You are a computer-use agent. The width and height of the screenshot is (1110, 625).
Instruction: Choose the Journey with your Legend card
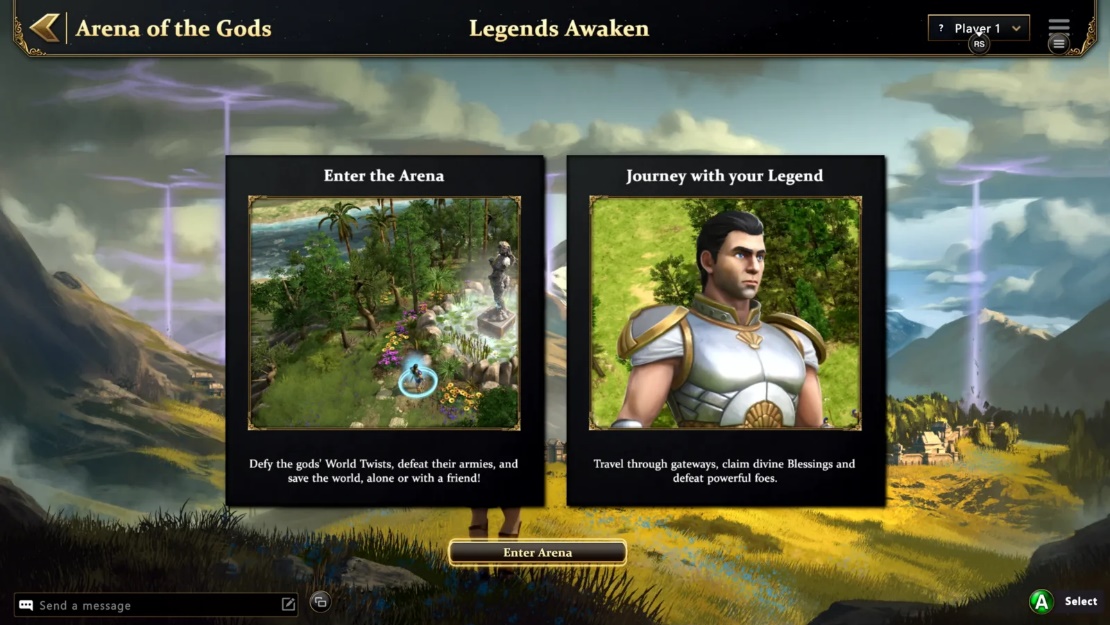[x=725, y=330]
